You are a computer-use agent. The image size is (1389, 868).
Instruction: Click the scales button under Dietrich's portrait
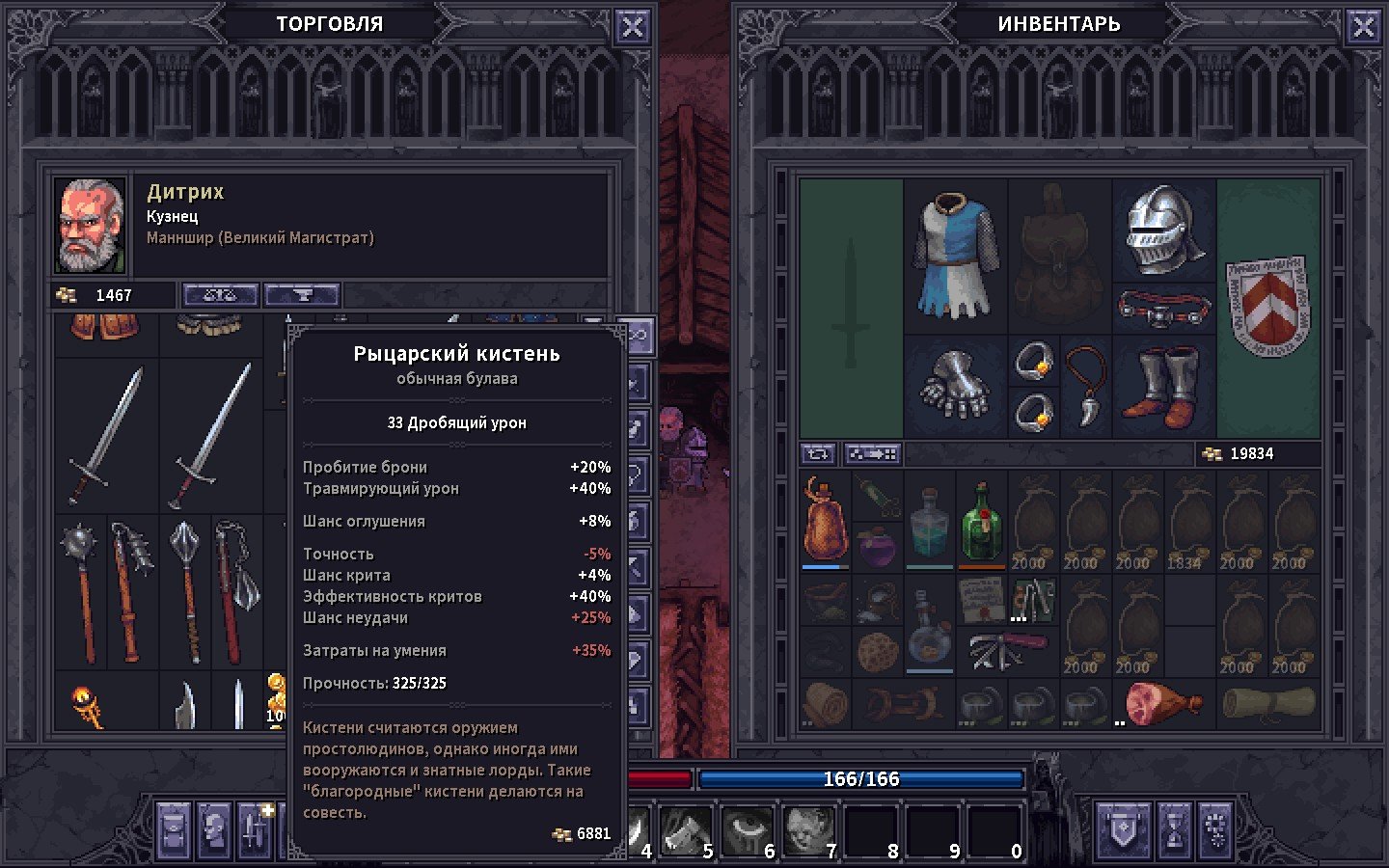[220, 295]
